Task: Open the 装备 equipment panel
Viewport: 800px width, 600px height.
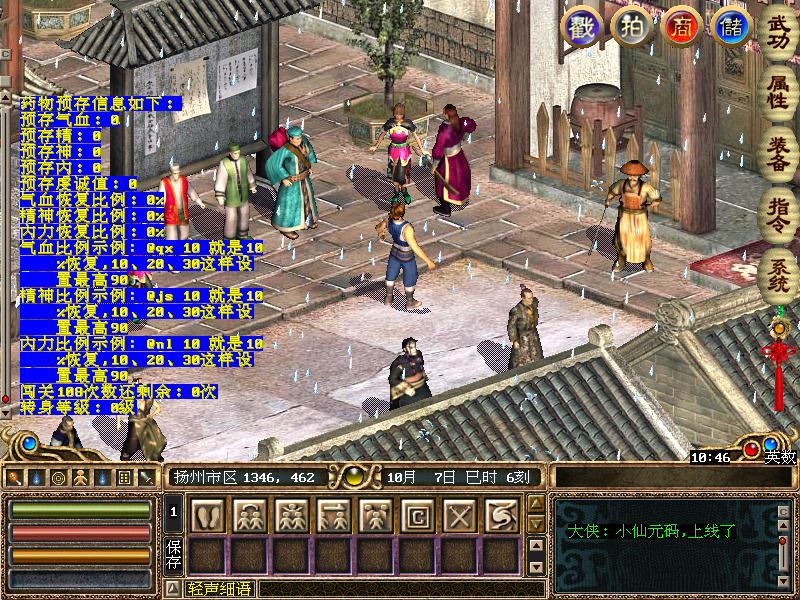Action: 778,151
